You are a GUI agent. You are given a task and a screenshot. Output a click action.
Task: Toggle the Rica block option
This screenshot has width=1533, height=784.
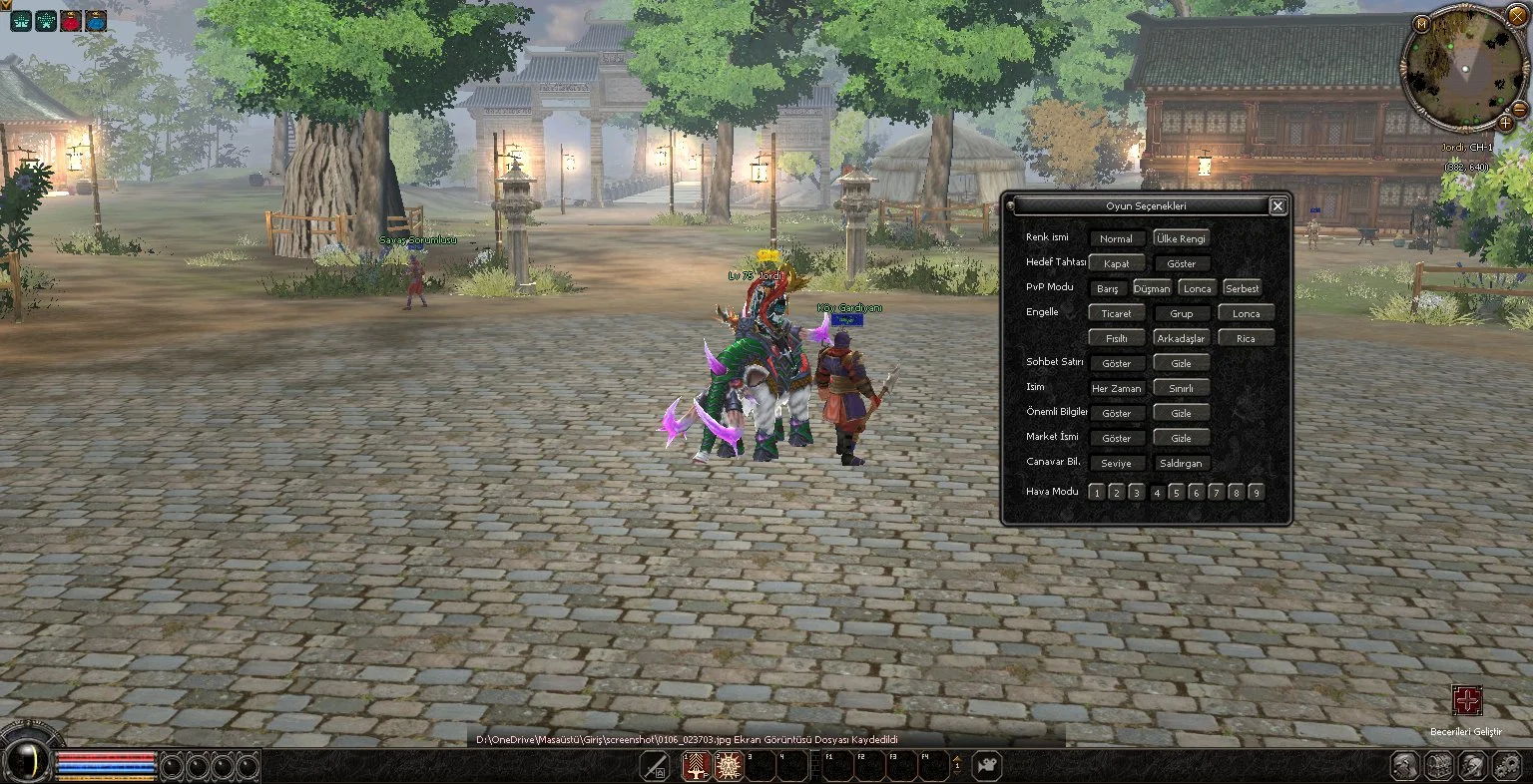[1246, 339]
